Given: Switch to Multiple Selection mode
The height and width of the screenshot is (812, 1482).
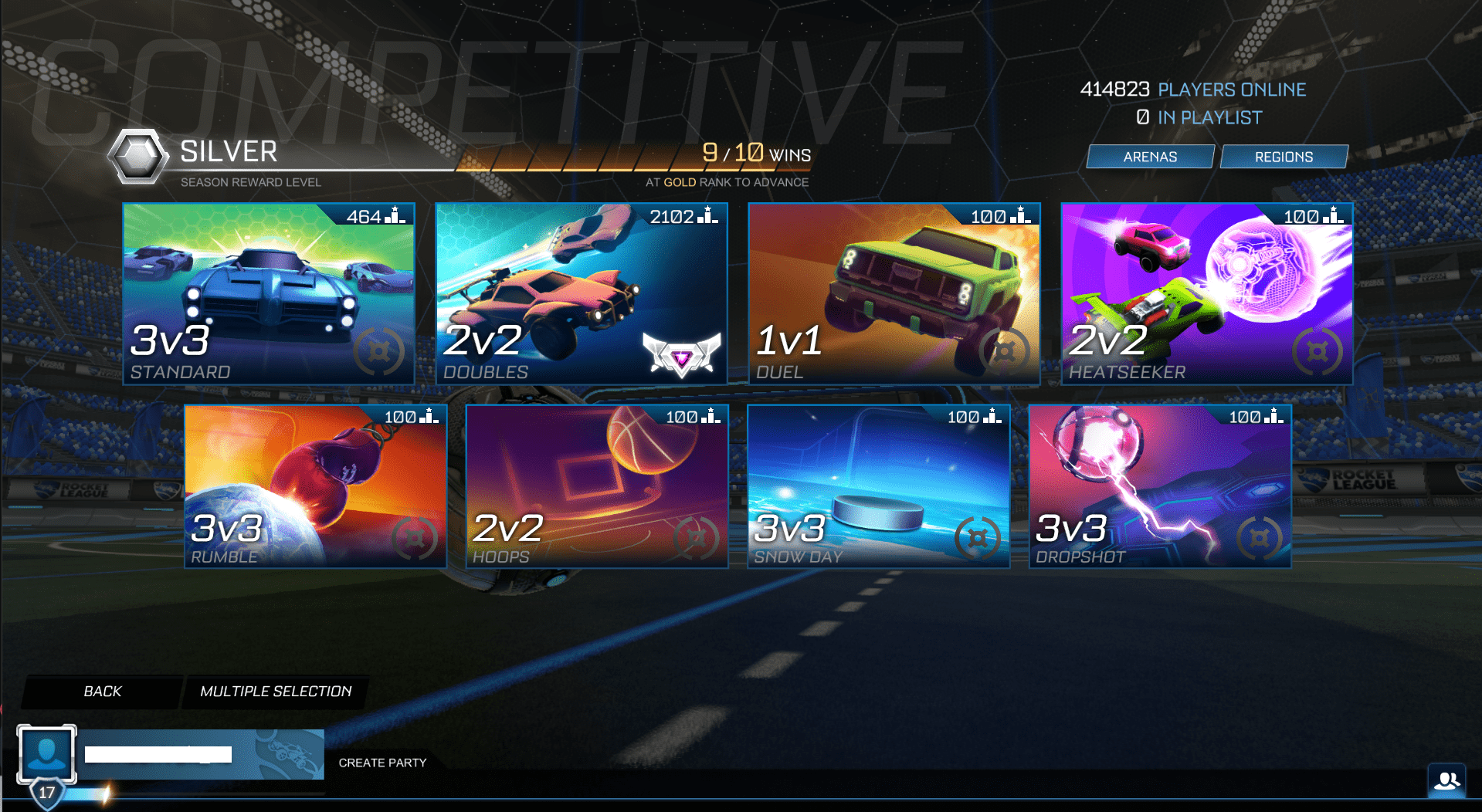Looking at the screenshot, I should click(x=275, y=692).
